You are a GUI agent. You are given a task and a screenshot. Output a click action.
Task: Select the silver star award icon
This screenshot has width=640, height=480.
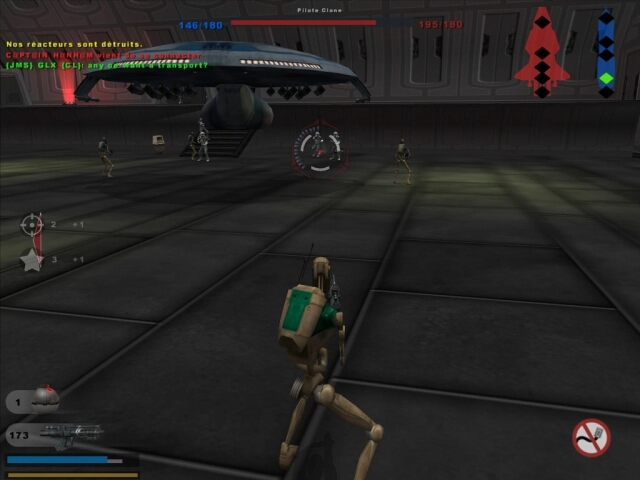32,260
